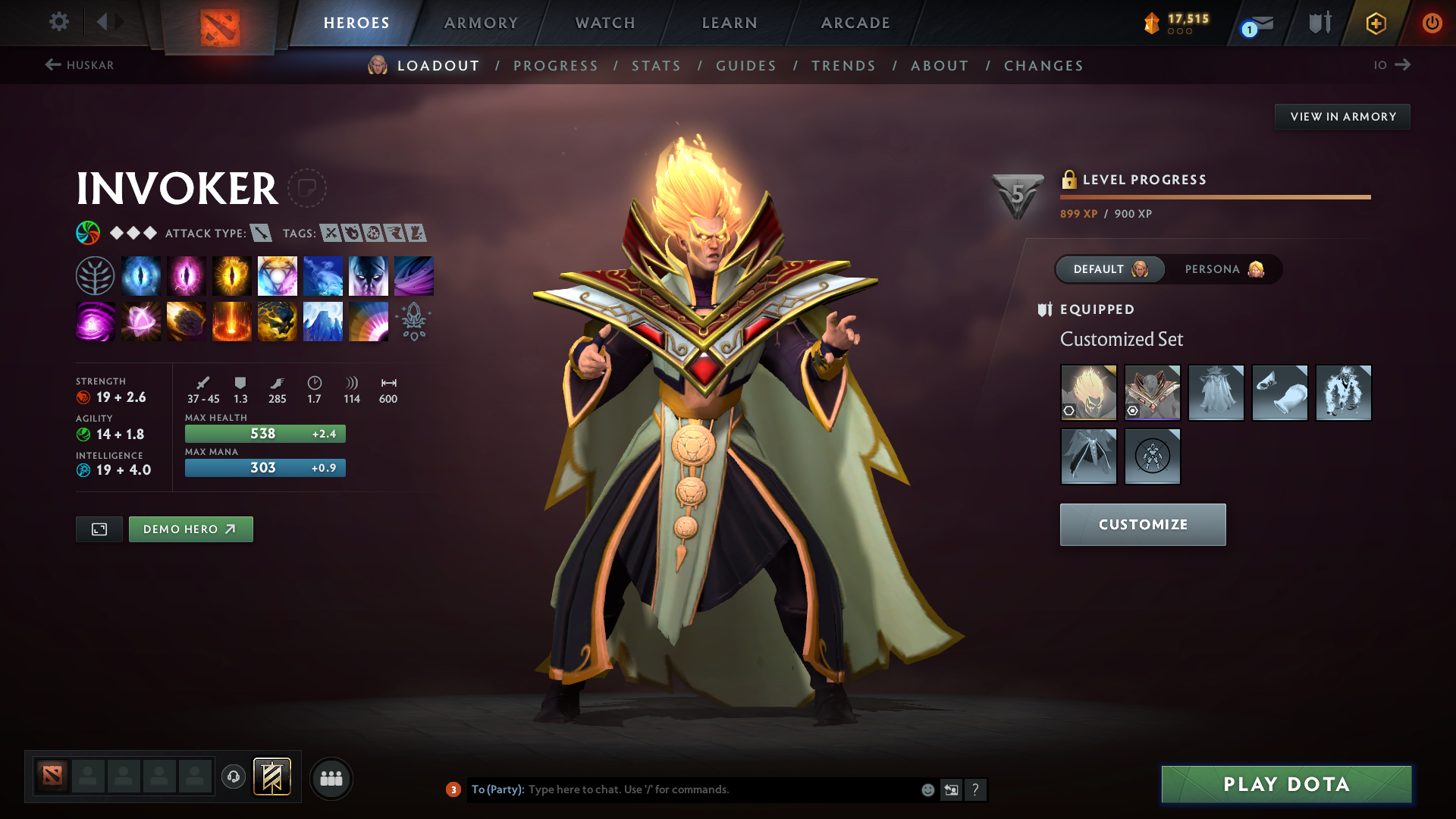This screenshot has width=1456, height=819.
Task: Click the Dota 2 logo in the navbar
Action: (x=219, y=23)
